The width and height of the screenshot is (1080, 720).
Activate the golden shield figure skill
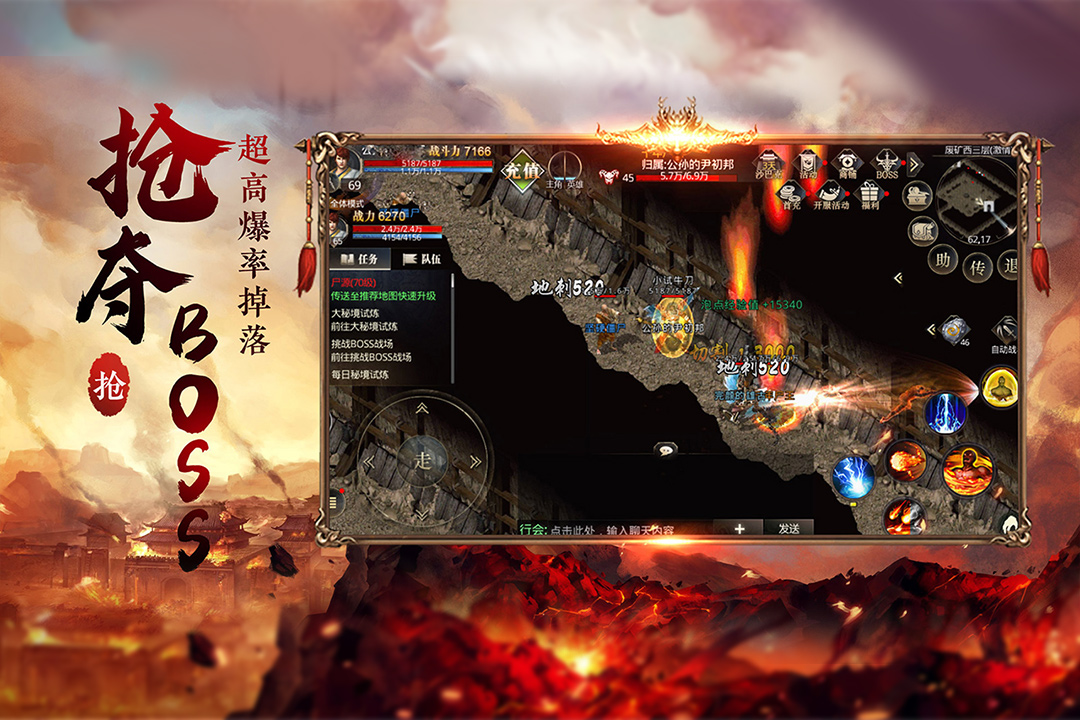998,388
